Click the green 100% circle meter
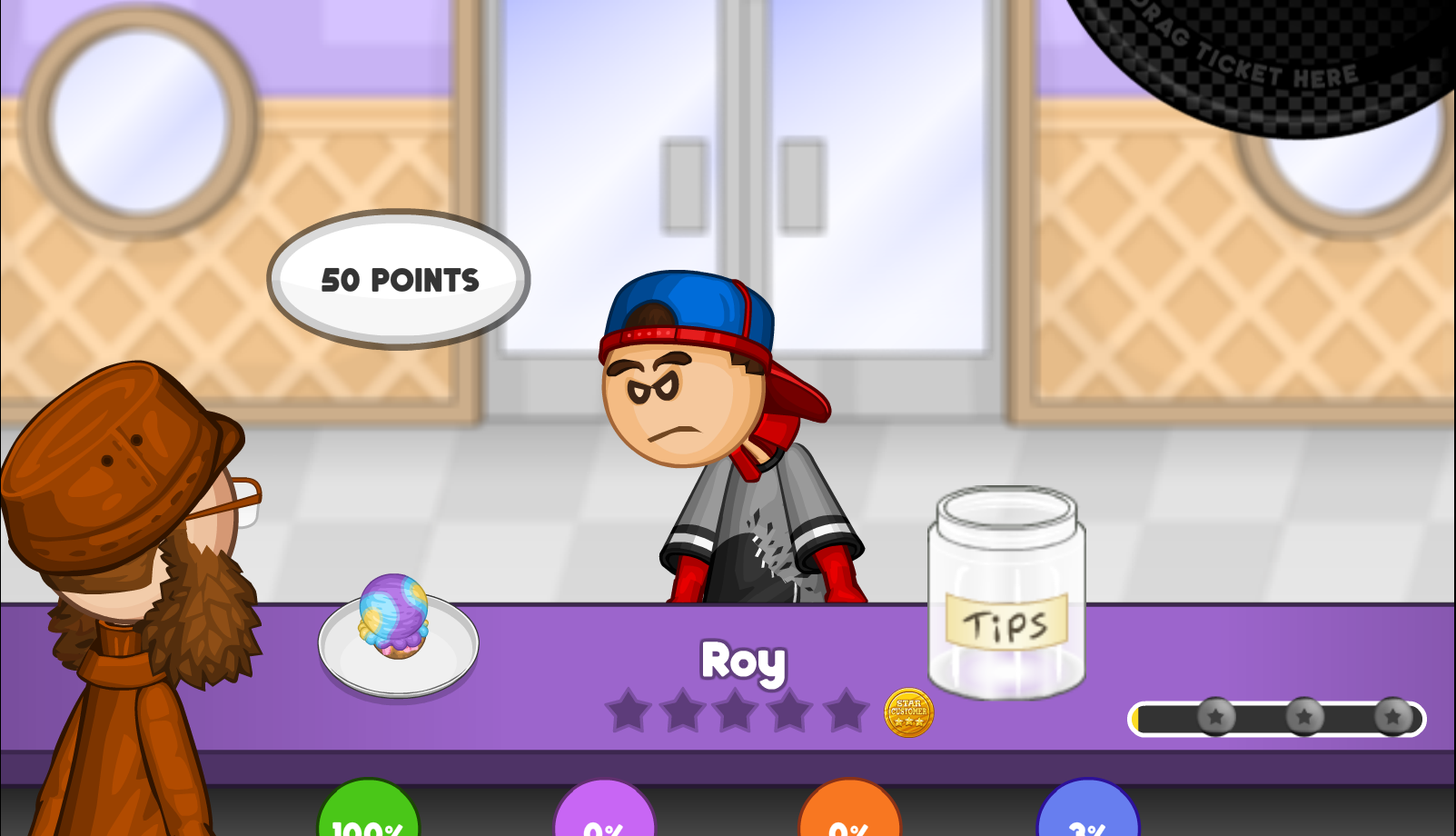 (x=367, y=818)
